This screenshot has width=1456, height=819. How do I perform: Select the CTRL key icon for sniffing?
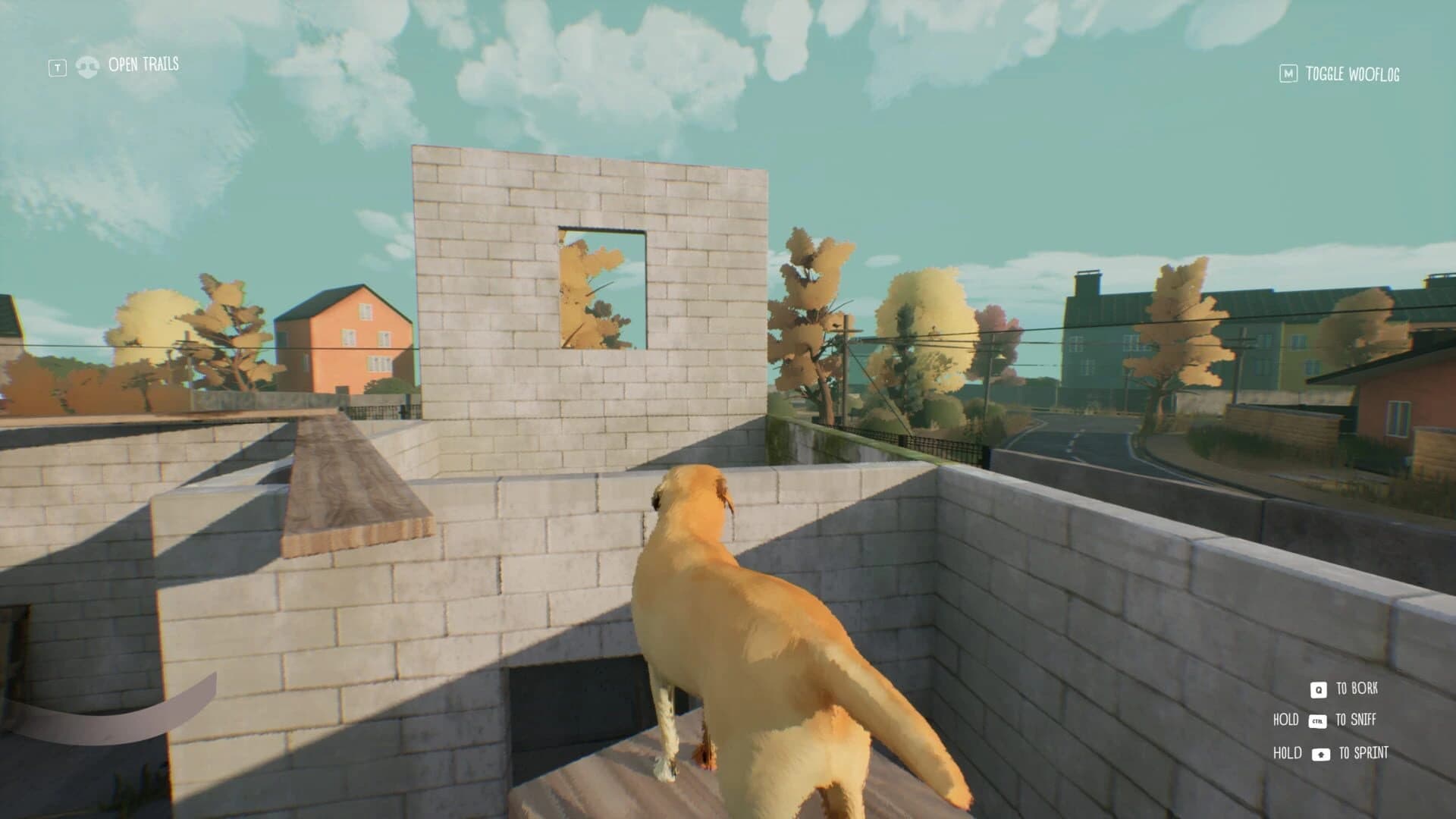click(x=1319, y=721)
